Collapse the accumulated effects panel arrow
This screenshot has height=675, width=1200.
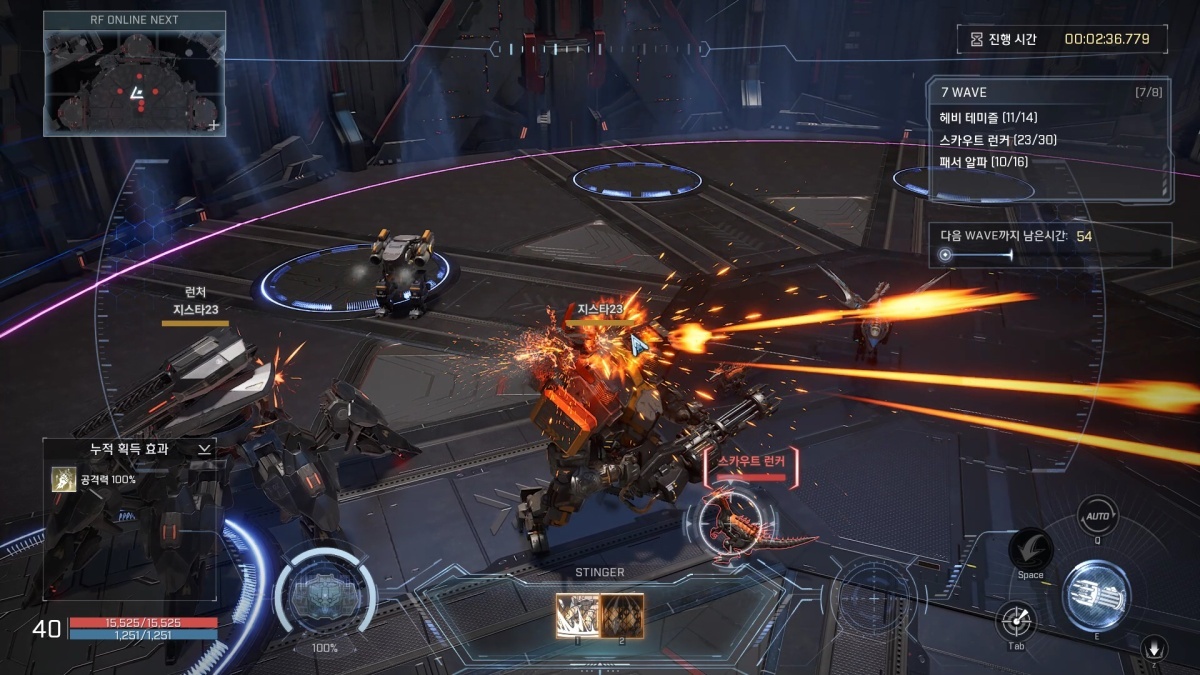pyautogui.click(x=204, y=450)
